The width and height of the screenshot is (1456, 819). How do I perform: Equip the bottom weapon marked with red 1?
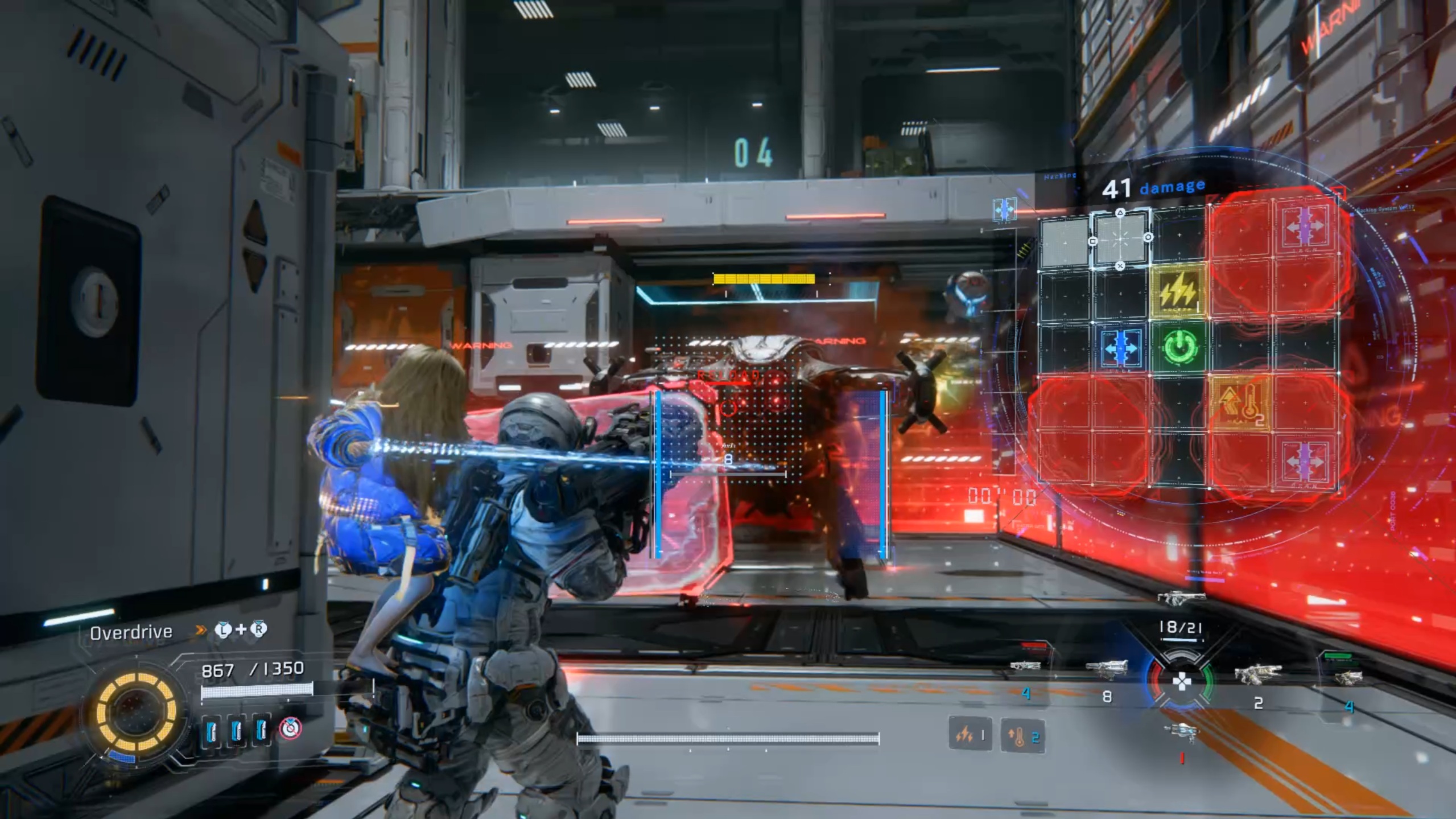(x=1181, y=732)
